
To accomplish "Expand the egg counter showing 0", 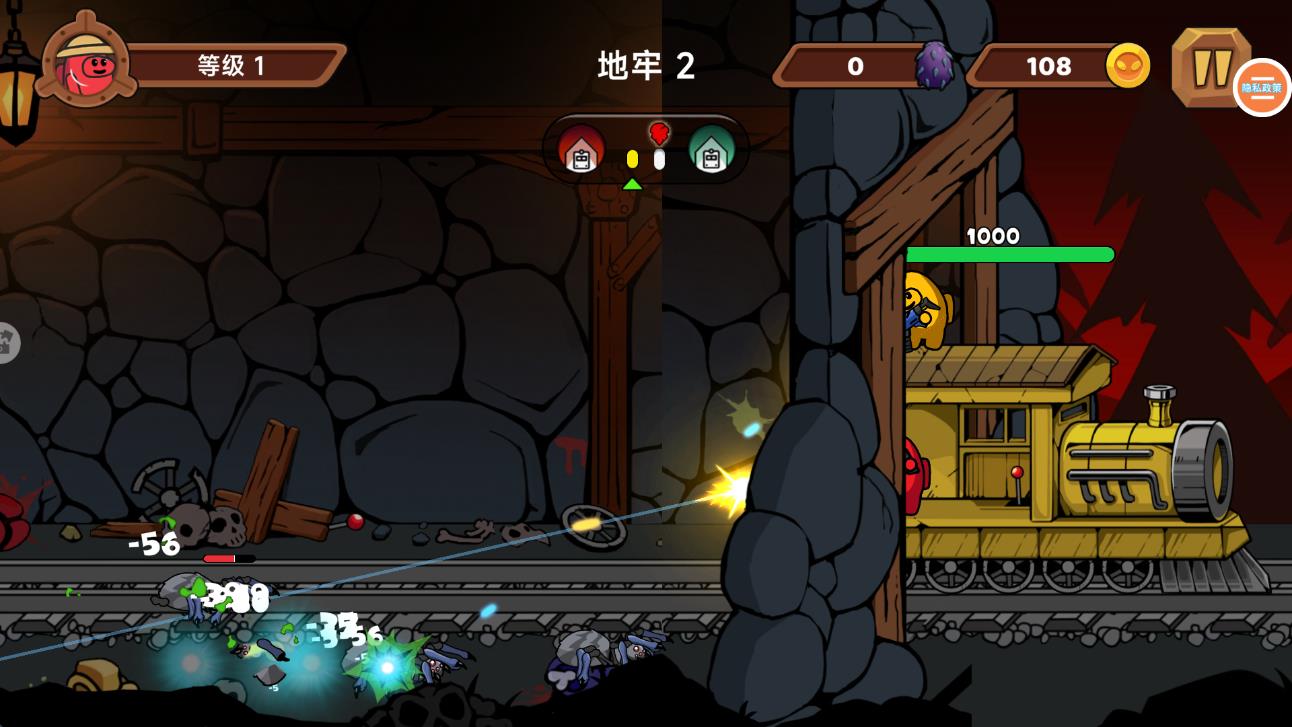I will (x=855, y=67).
